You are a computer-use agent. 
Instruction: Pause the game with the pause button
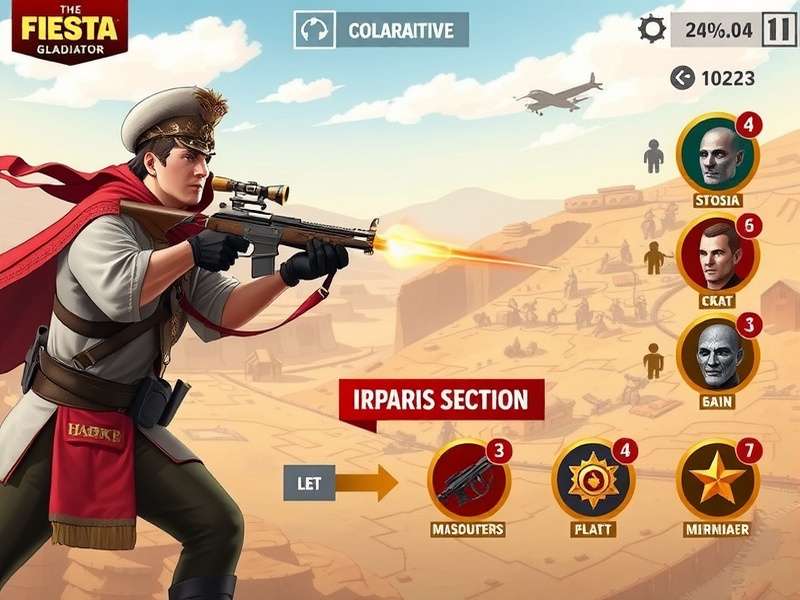click(x=779, y=29)
